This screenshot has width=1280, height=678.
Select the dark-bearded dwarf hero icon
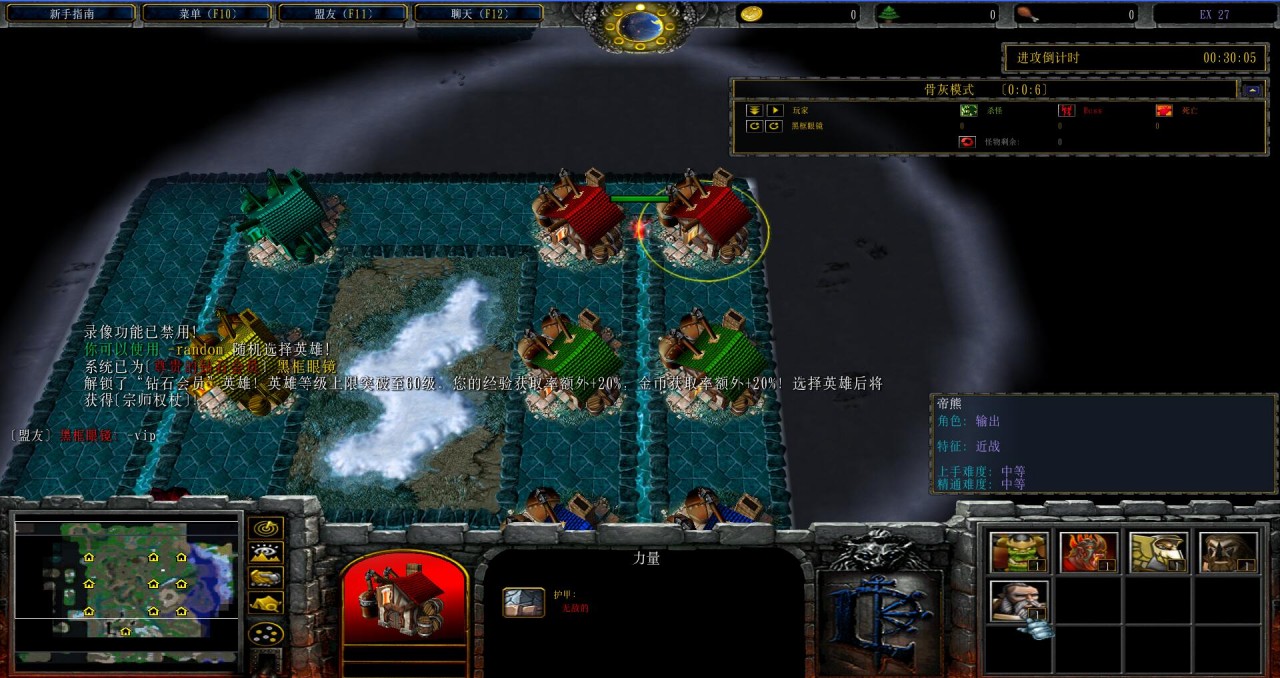pos(1228,552)
